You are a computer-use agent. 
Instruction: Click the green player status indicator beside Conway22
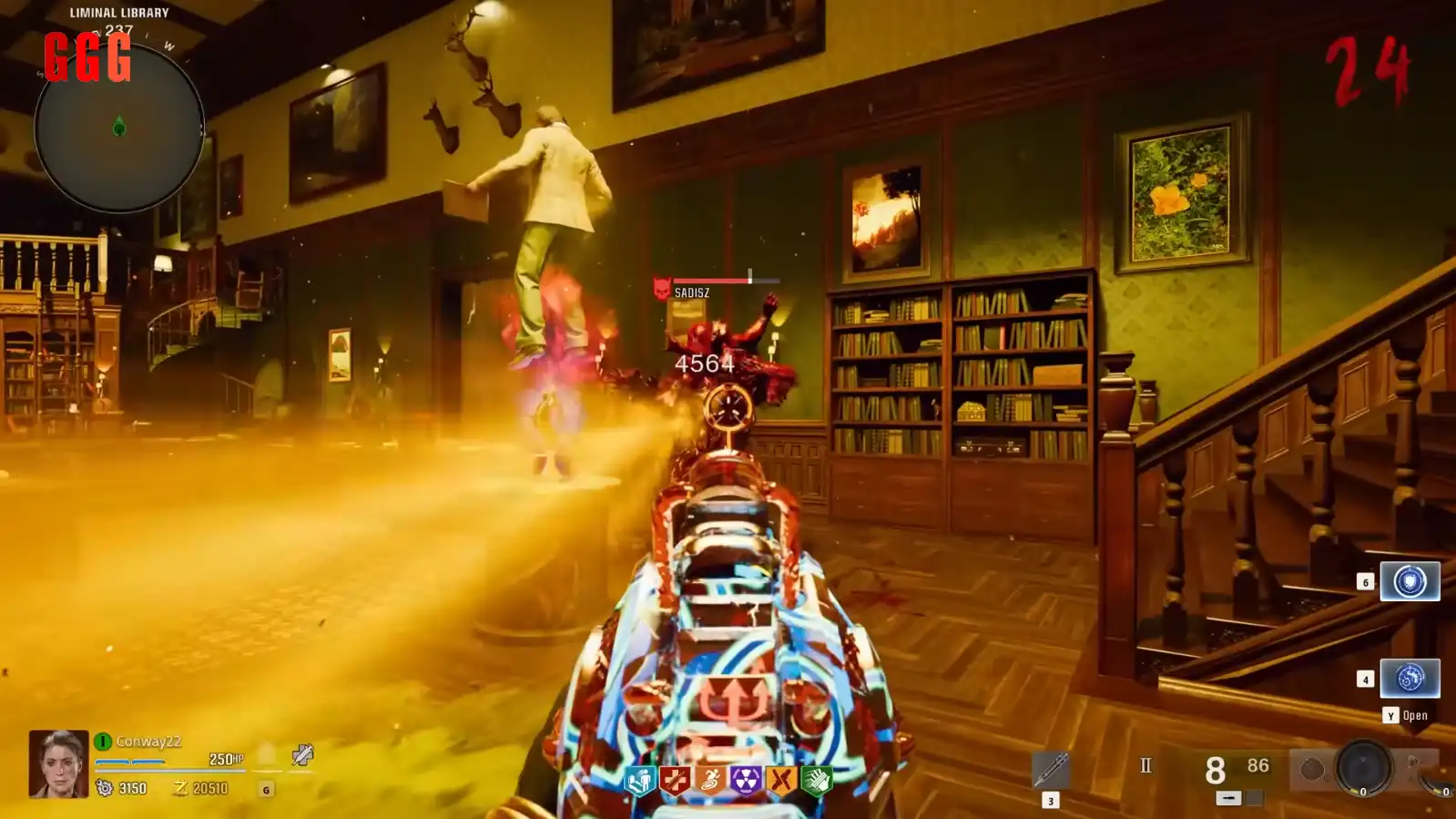point(103,740)
